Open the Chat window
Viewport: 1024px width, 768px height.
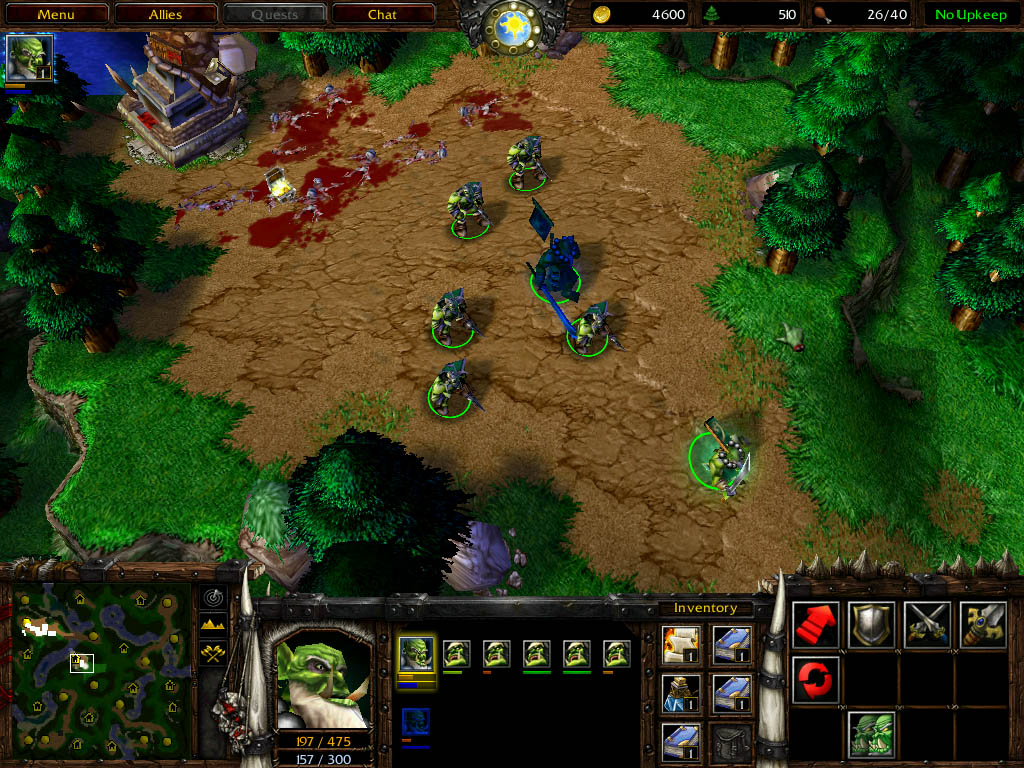(x=382, y=14)
